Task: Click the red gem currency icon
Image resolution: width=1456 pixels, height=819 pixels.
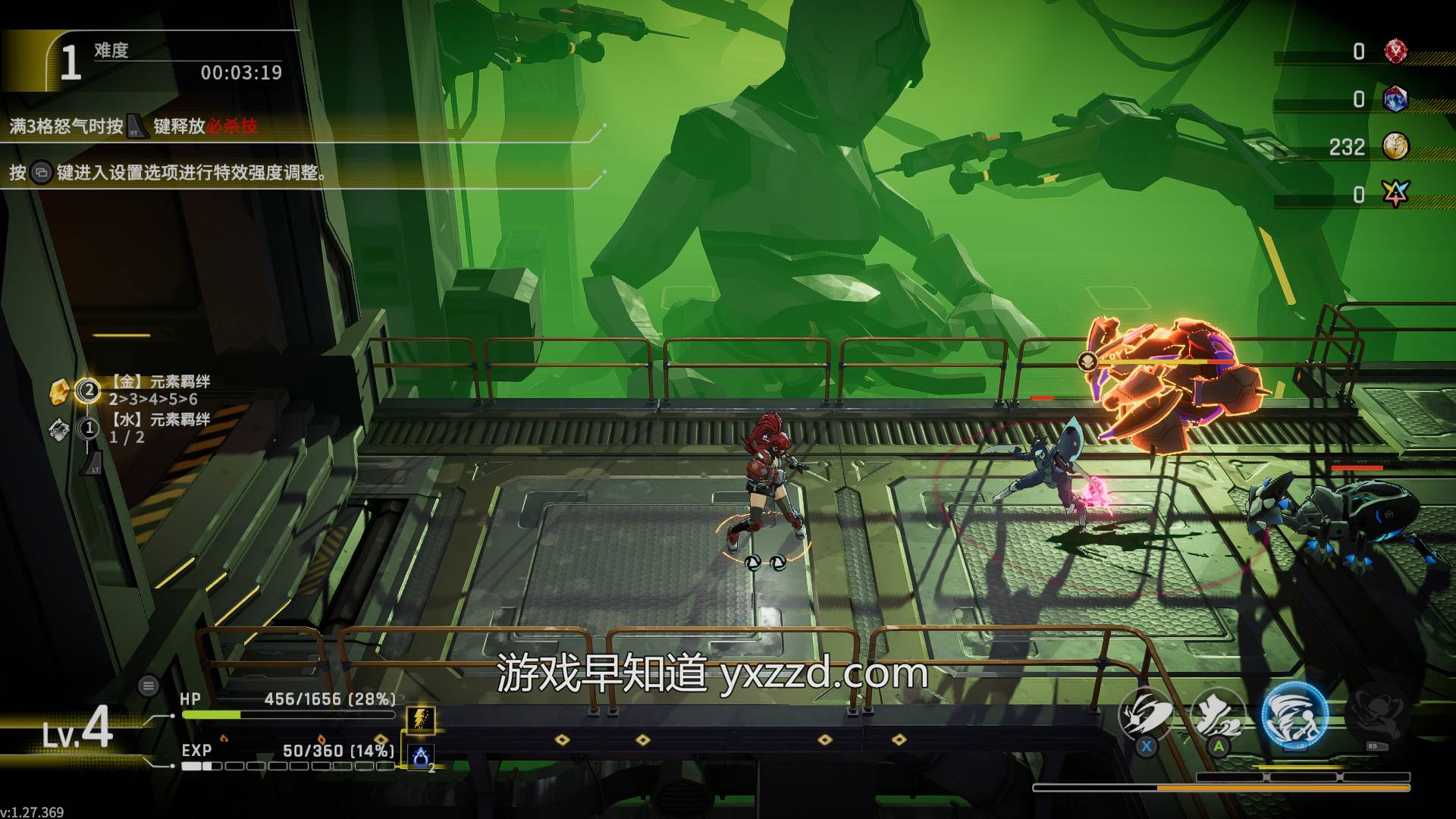Action: tap(1395, 52)
